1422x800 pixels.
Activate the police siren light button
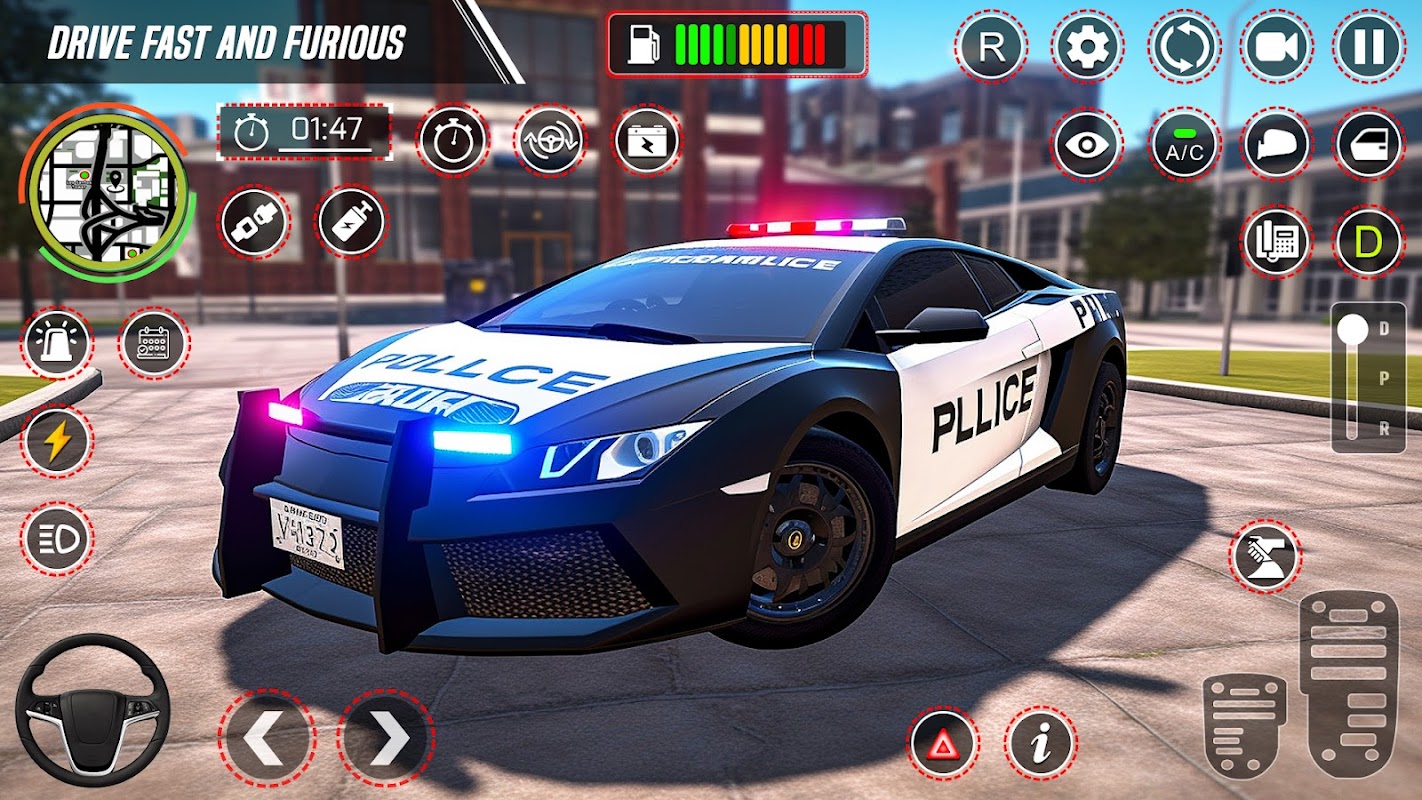tap(56, 343)
